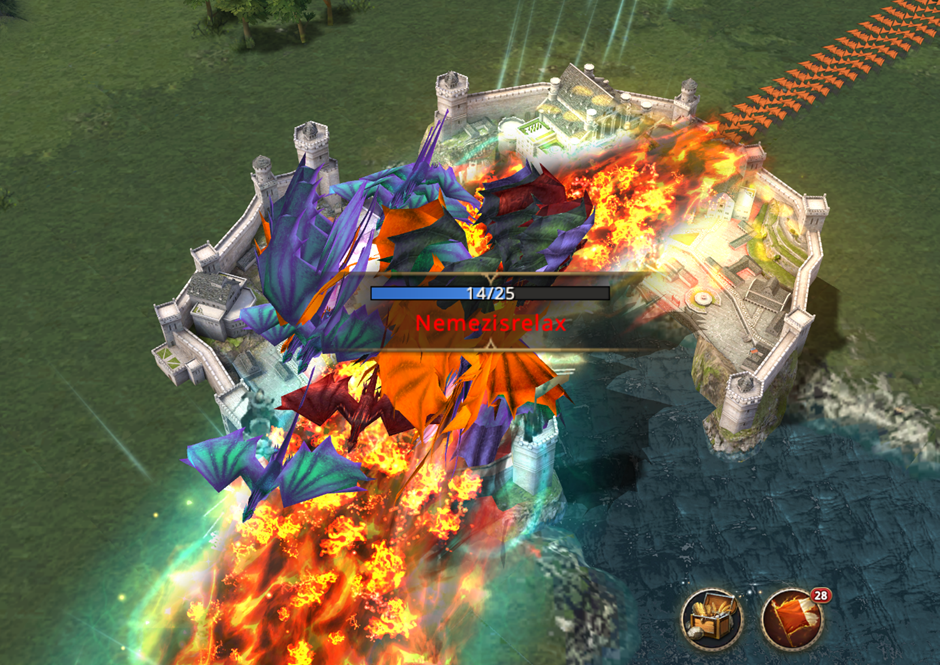Screen dimensions: 940x665
Task: Open the red flag icon with 28 badge
Action: pos(792,620)
